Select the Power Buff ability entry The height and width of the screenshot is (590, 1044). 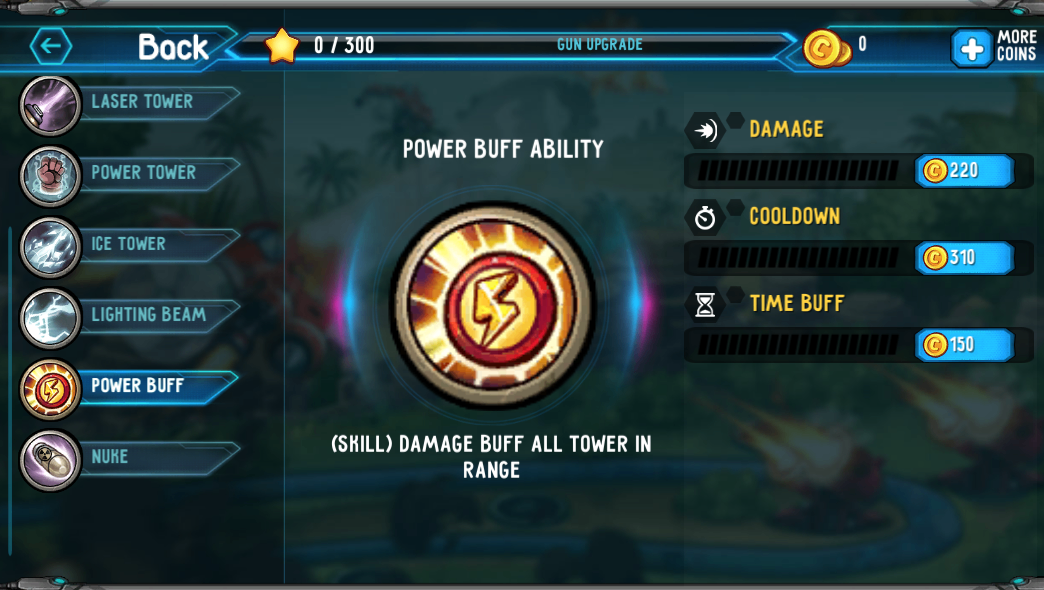coord(137,386)
